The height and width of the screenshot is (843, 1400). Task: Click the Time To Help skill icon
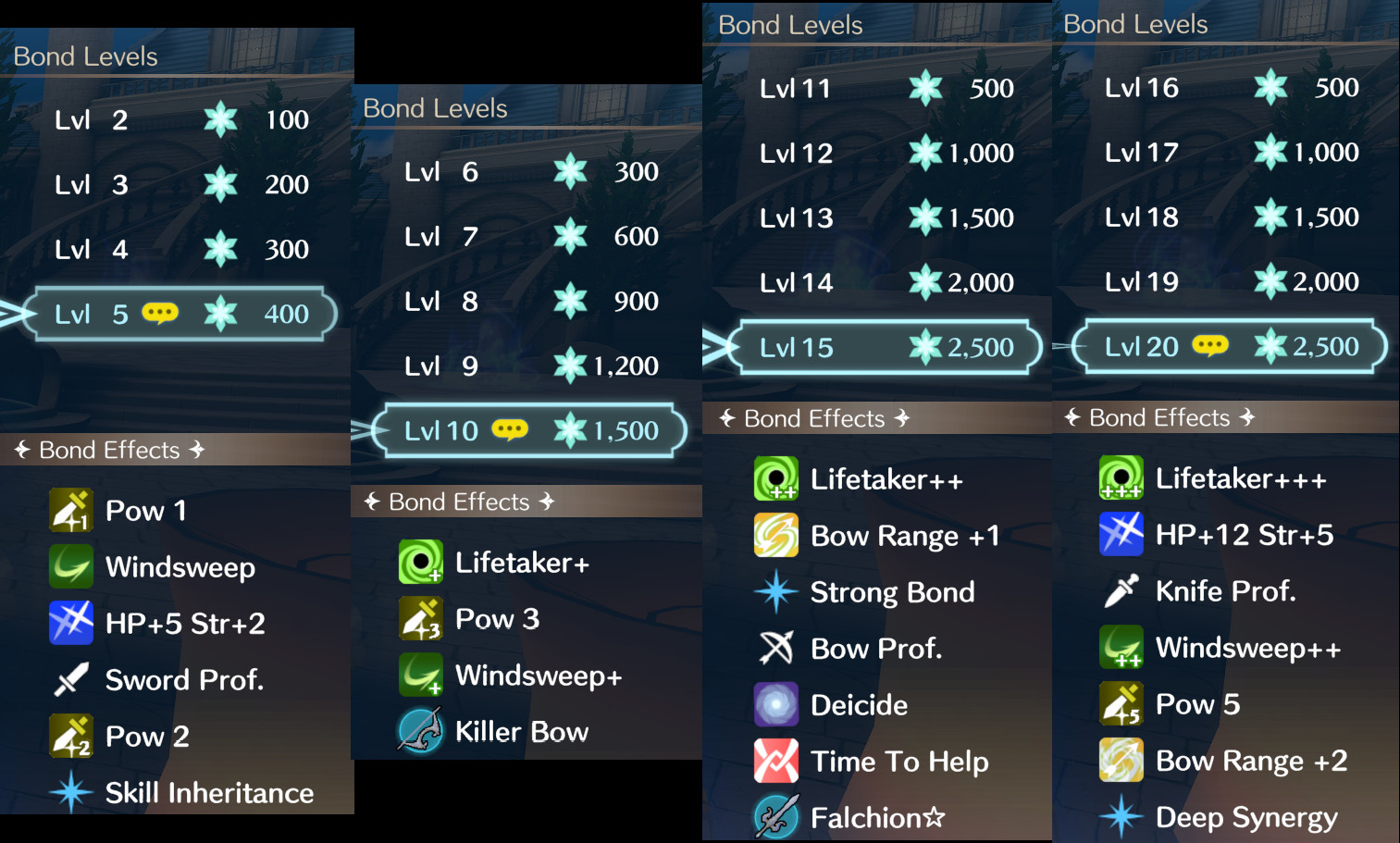[x=776, y=761]
